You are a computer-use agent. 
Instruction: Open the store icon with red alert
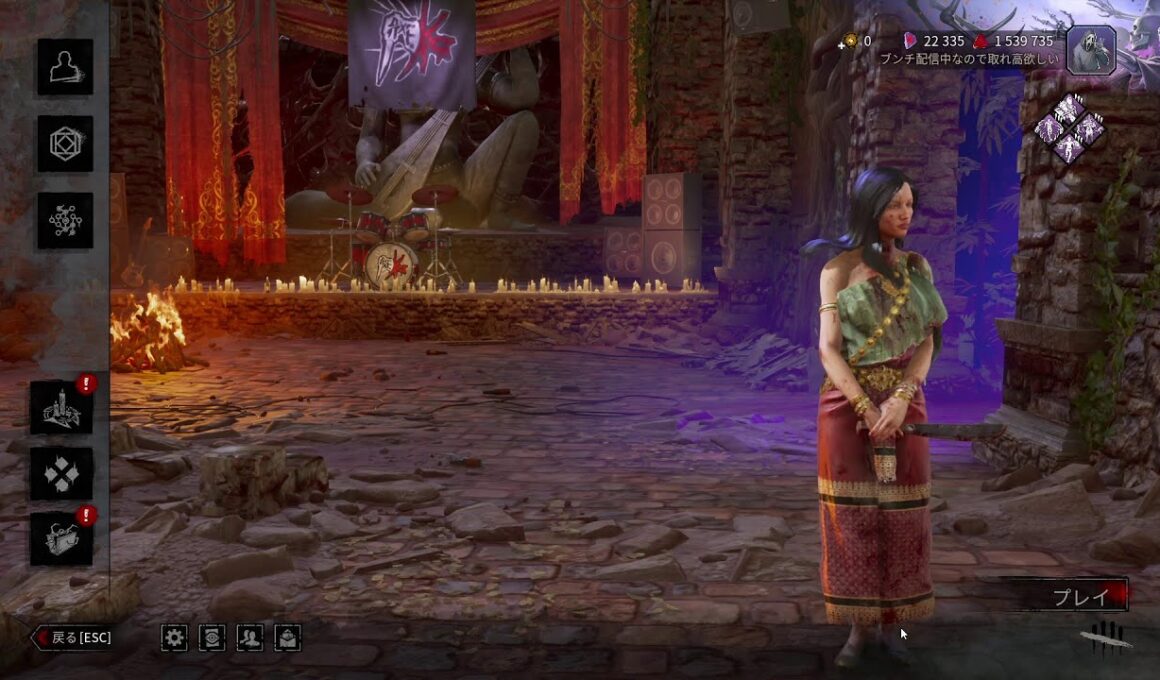coord(61,540)
